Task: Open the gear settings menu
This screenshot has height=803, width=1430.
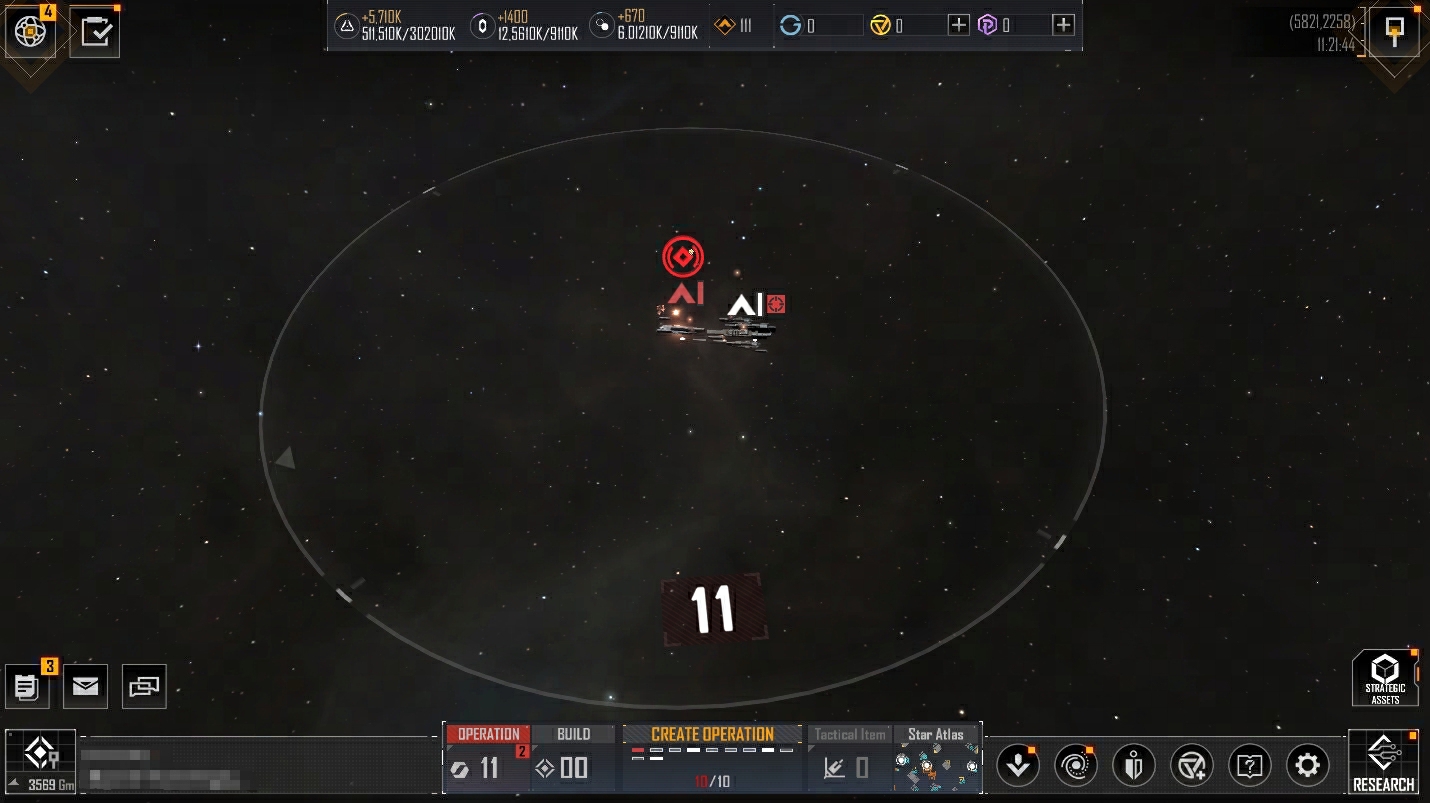Action: pos(1307,766)
